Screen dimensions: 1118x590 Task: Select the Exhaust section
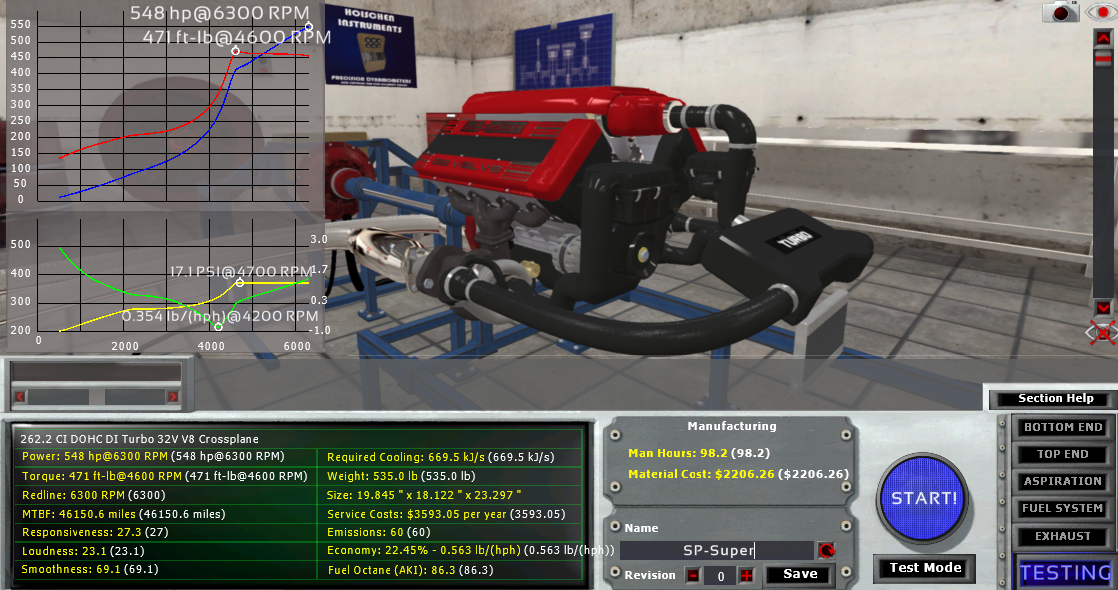[x=1062, y=536]
